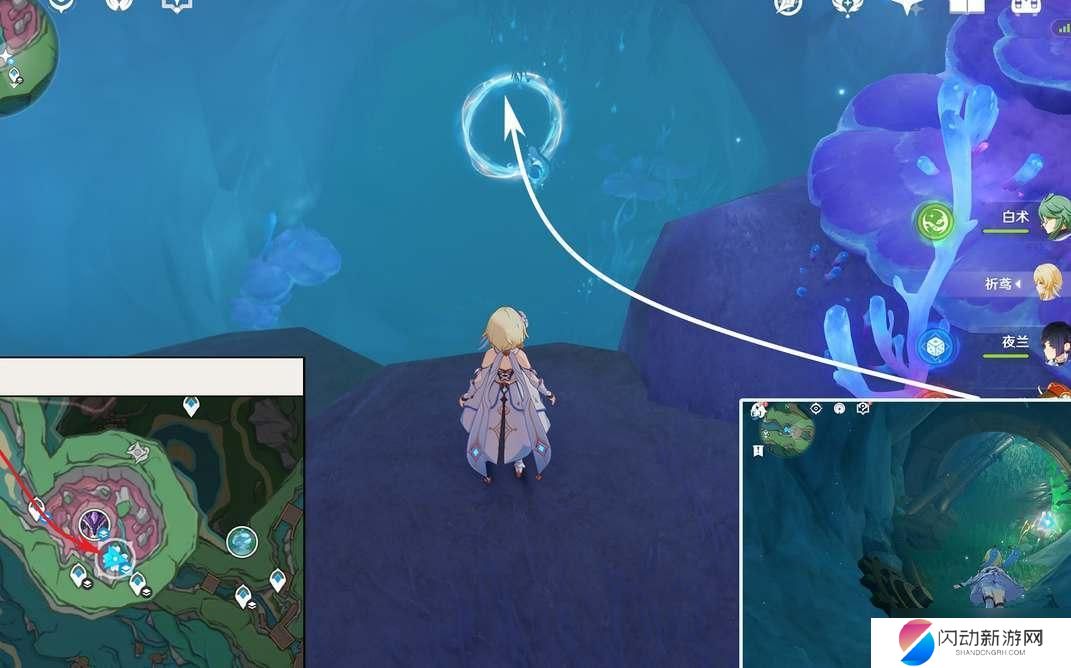Activate 白术's green elemental burst icon
Image resolution: width=1071 pixels, height=668 pixels.
pyautogui.click(x=934, y=220)
